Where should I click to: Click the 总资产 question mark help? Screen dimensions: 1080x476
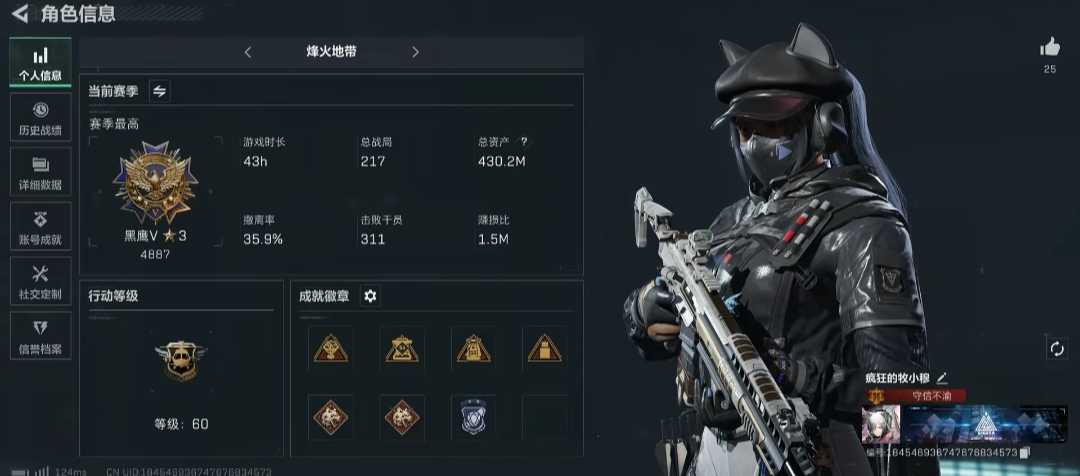524,142
